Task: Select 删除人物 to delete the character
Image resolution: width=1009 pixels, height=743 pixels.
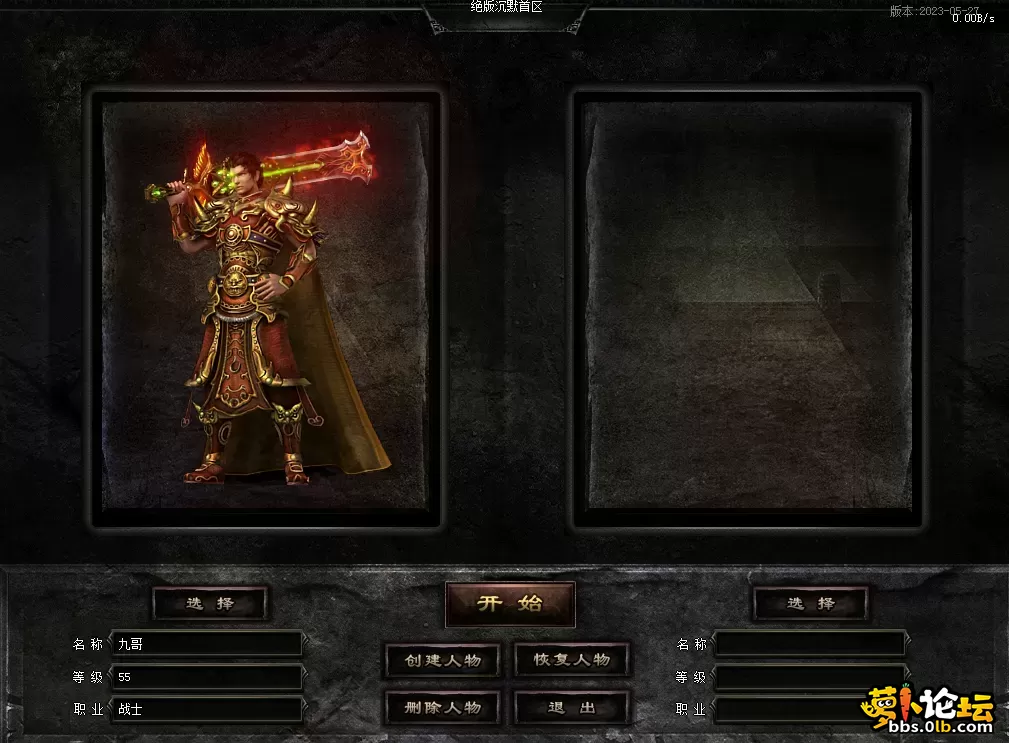Action: (443, 707)
